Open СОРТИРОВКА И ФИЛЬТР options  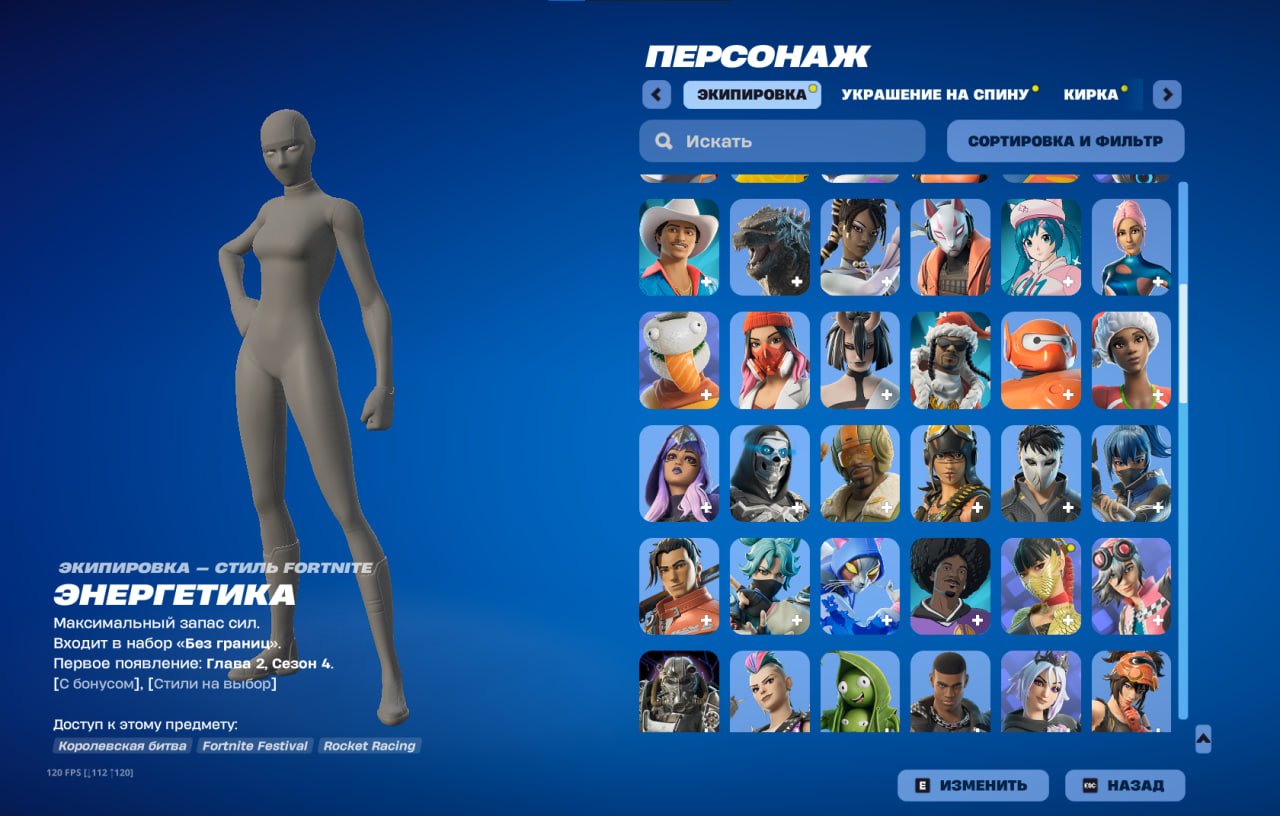tap(1064, 140)
